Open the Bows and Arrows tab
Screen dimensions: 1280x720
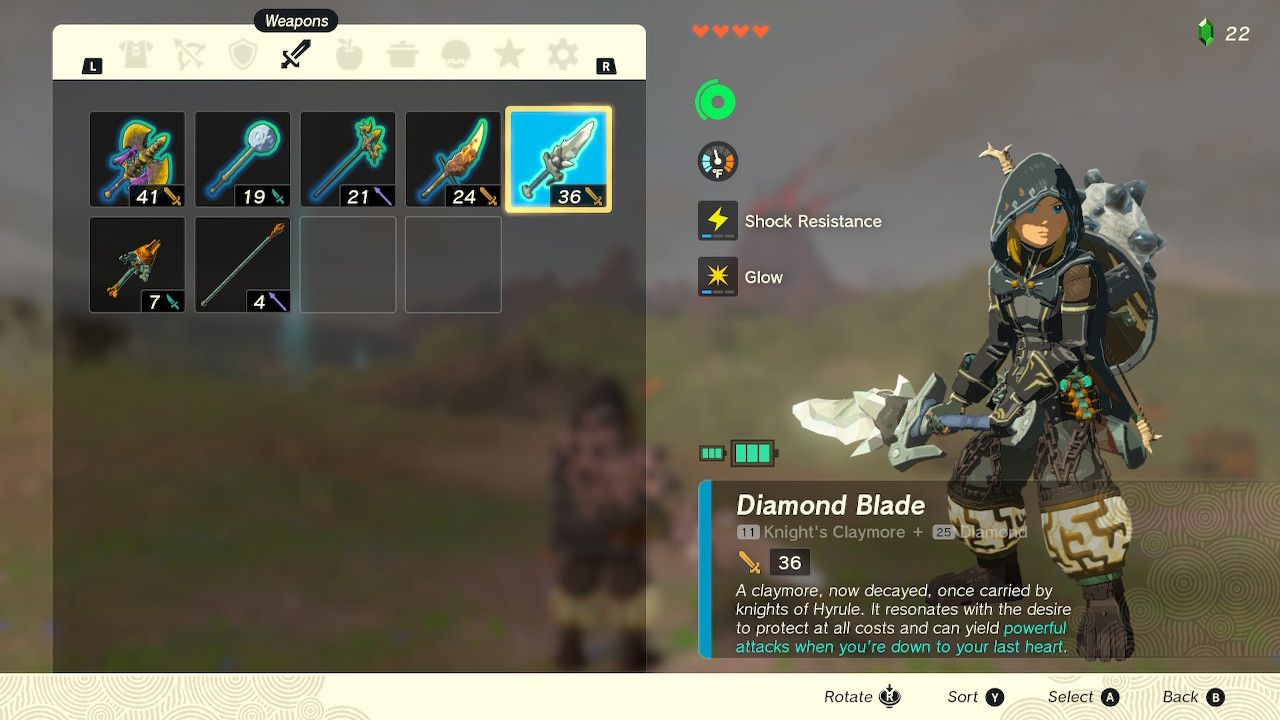tap(189, 55)
